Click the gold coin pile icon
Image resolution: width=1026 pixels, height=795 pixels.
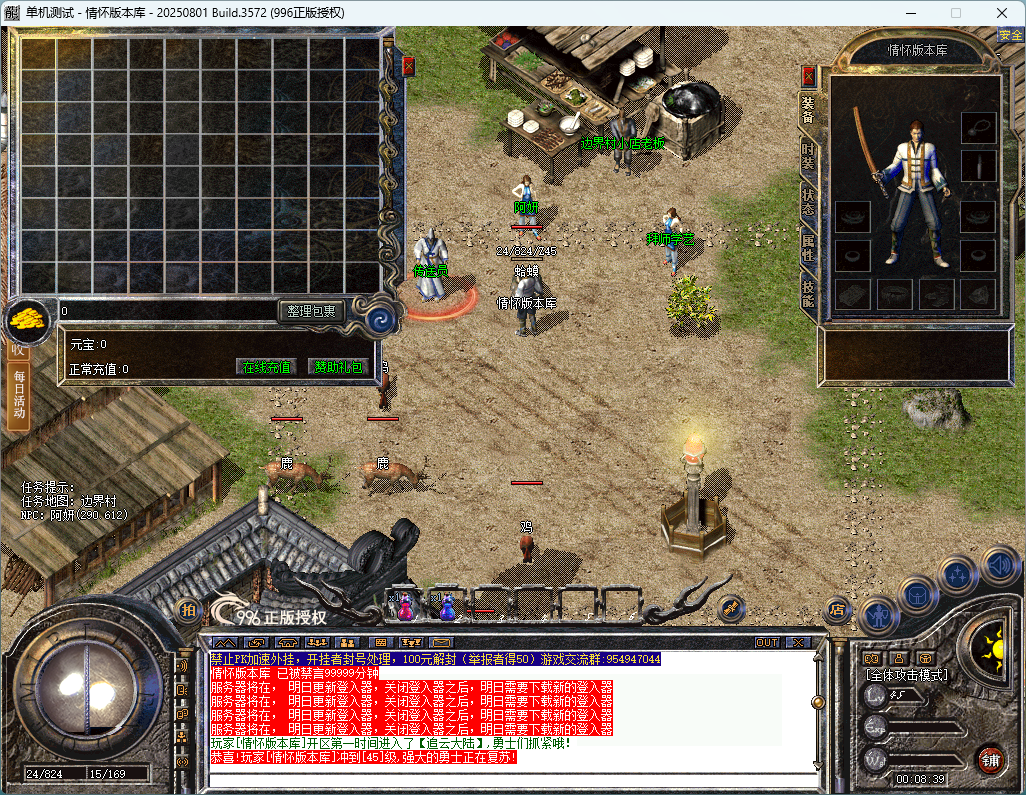(x=27, y=319)
